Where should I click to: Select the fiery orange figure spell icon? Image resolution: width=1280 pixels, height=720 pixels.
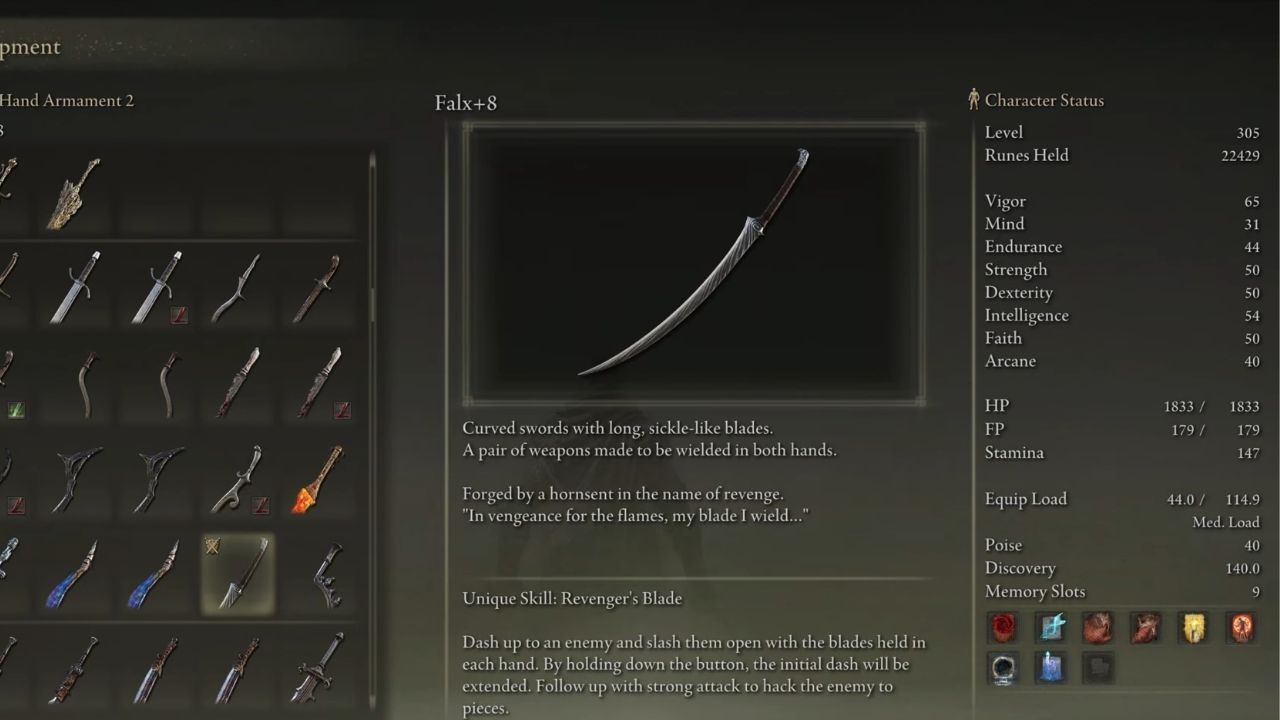(x=1242, y=627)
